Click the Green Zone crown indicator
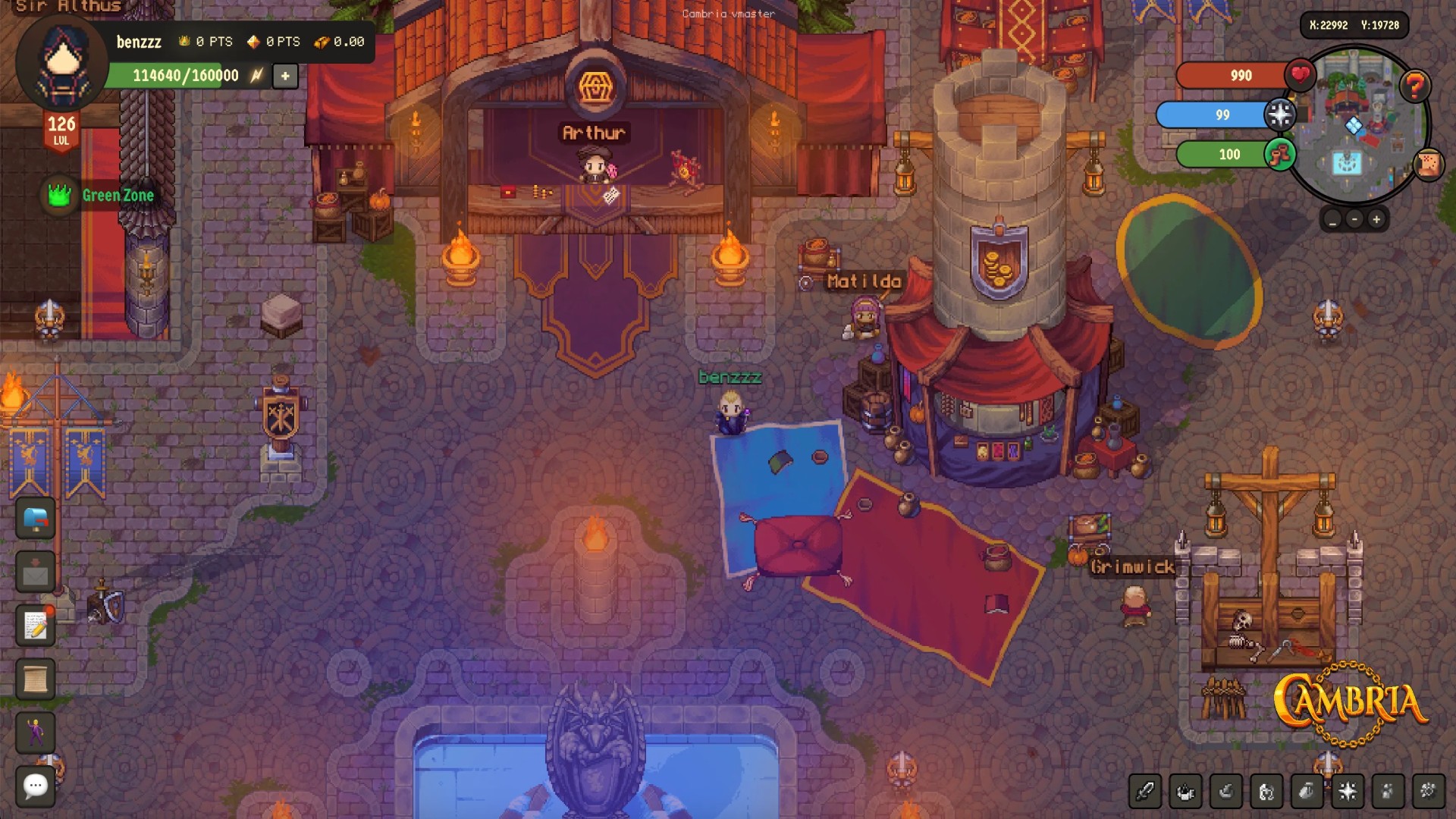Screen dimensions: 1456x819 click(60, 196)
